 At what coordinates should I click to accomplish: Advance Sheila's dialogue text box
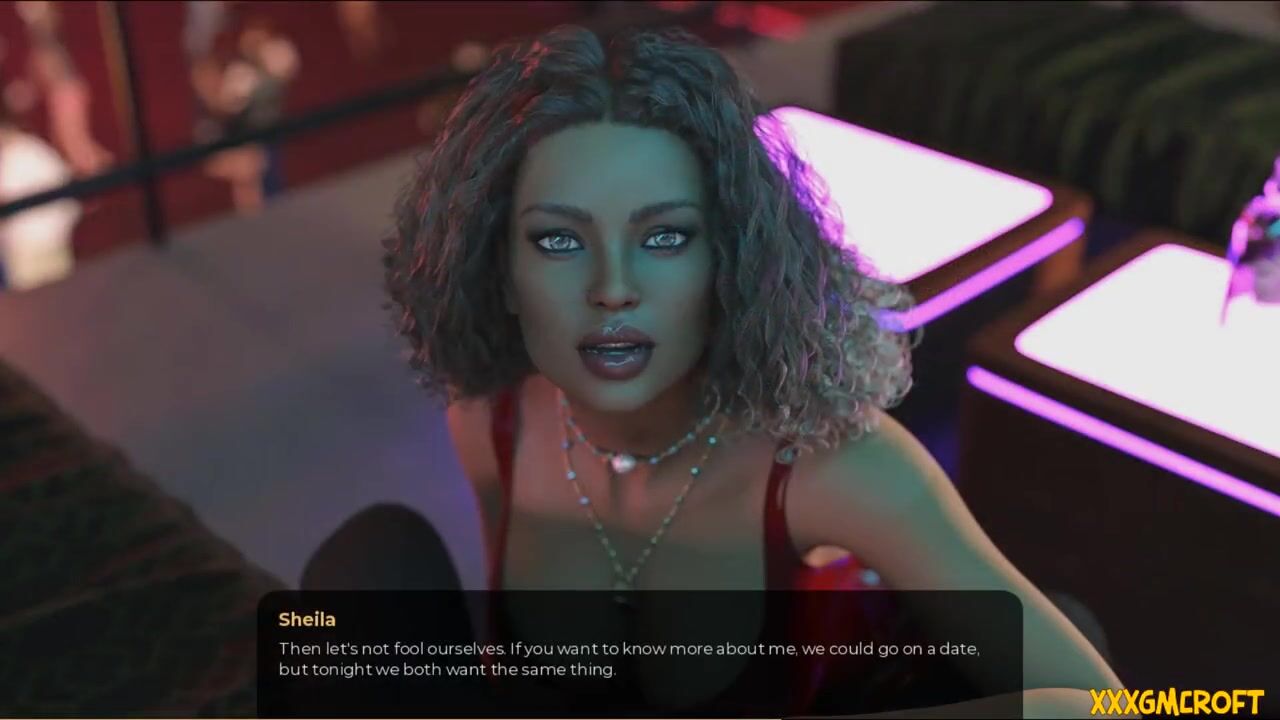pos(639,654)
